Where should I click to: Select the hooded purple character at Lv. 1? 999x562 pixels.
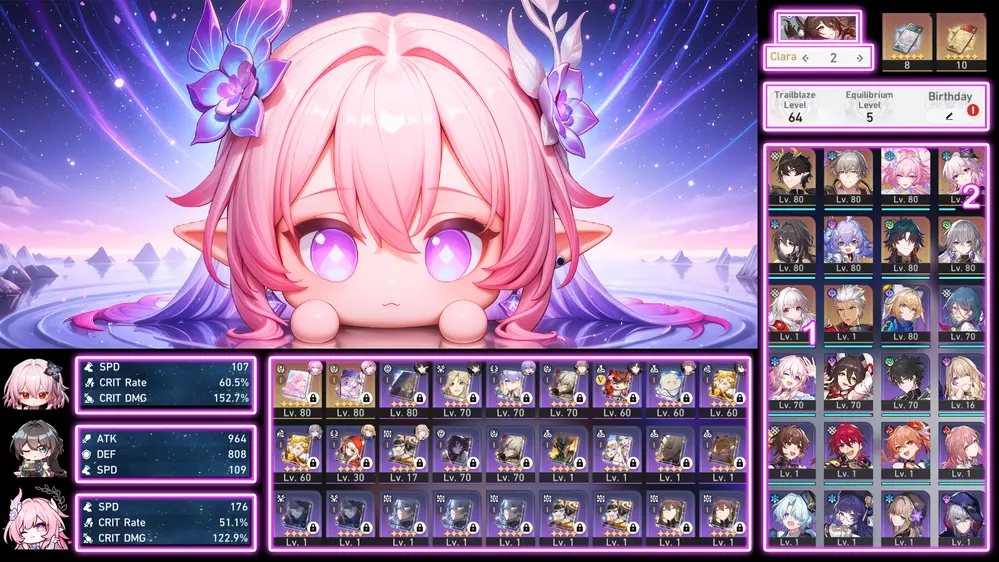tap(961, 515)
